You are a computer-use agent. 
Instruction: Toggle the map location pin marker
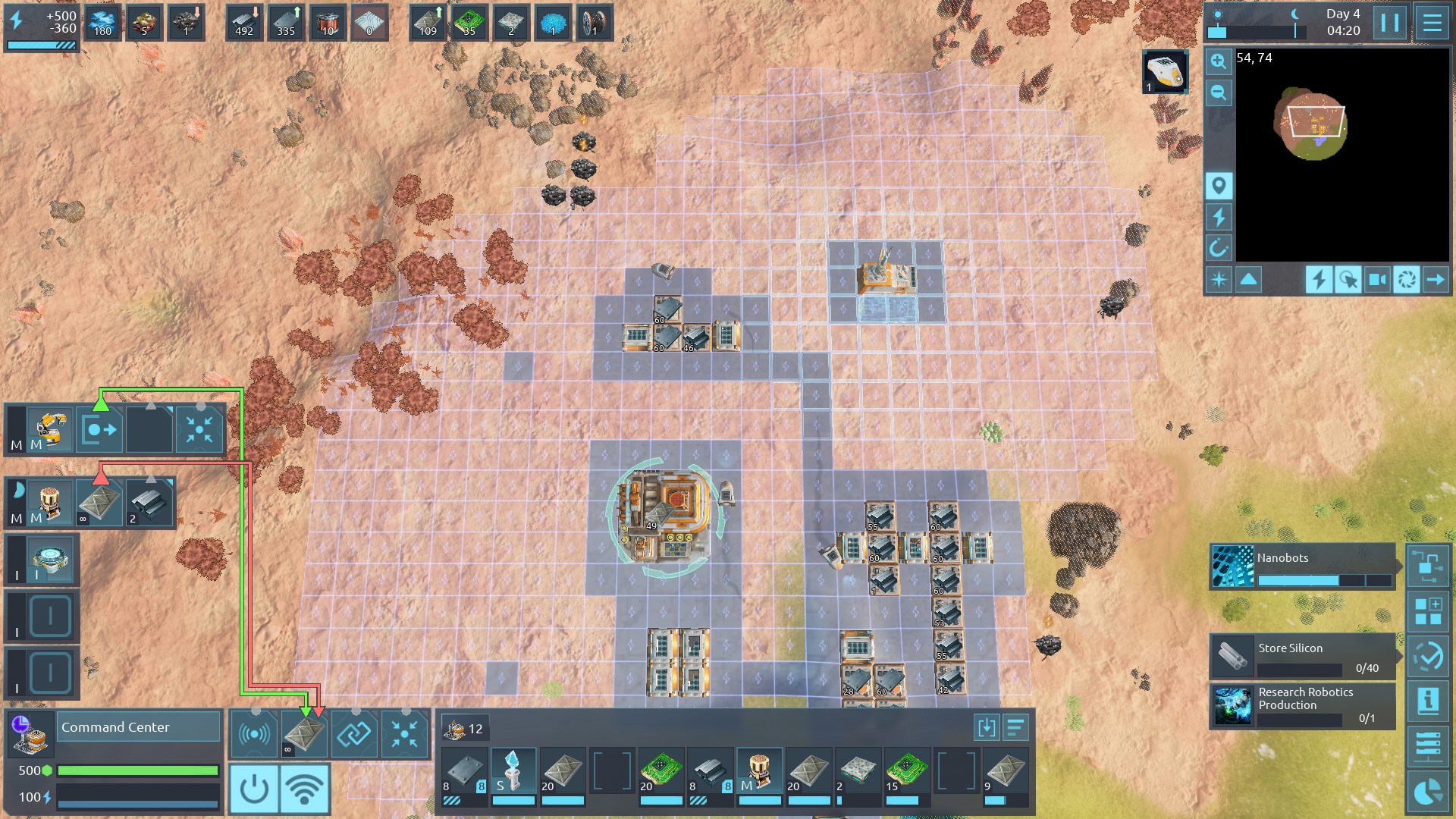pos(1219,186)
